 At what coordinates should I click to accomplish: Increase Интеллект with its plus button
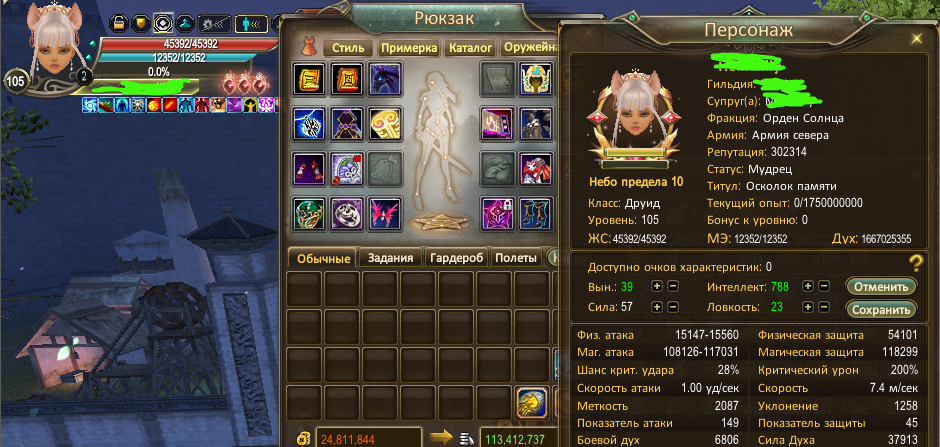pos(809,286)
